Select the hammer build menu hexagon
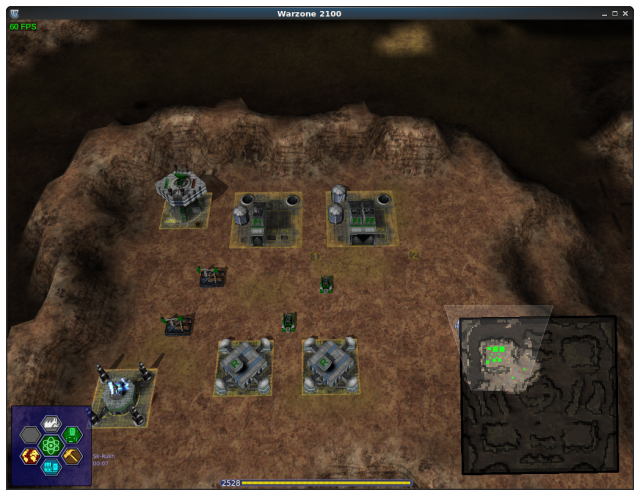 (x=73, y=456)
